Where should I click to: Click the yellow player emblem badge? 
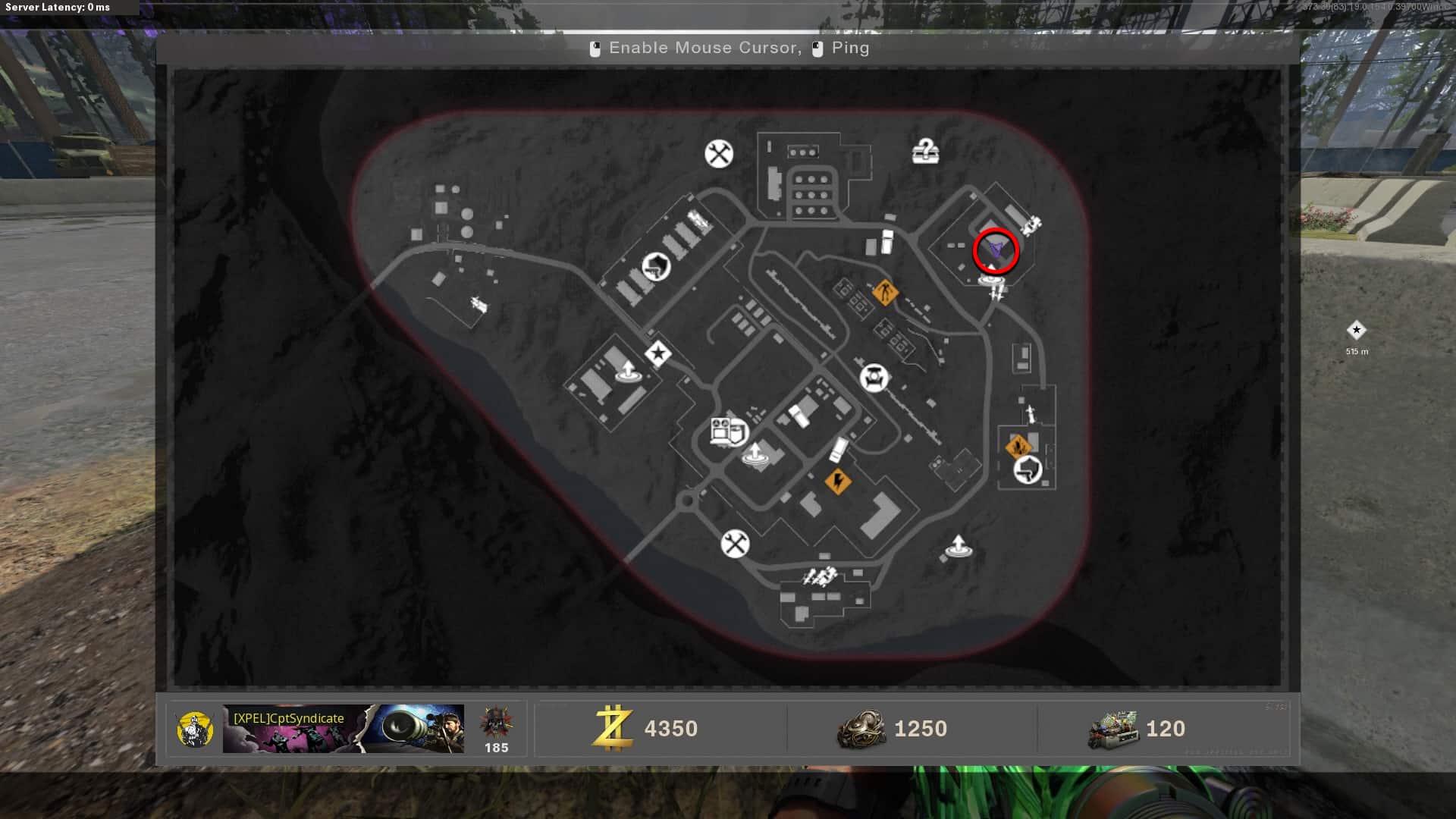pyautogui.click(x=194, y=730)
